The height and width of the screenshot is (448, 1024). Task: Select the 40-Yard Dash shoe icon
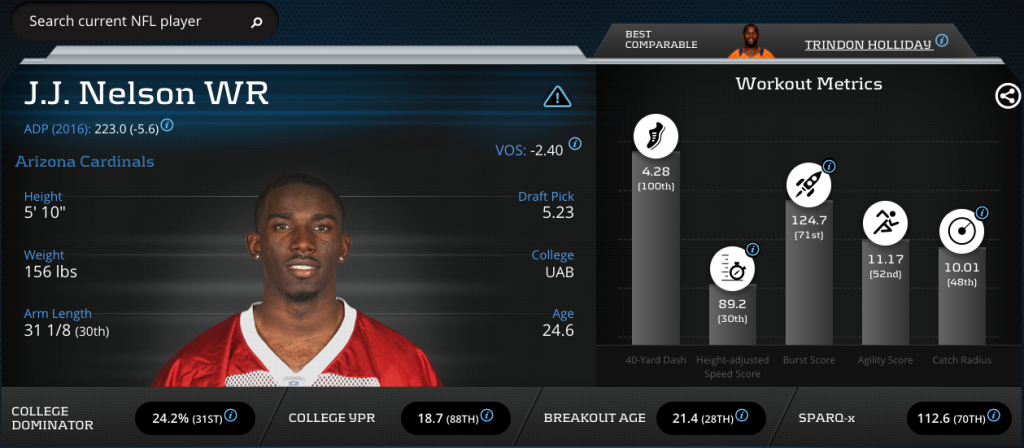click(x=656, y=136)
